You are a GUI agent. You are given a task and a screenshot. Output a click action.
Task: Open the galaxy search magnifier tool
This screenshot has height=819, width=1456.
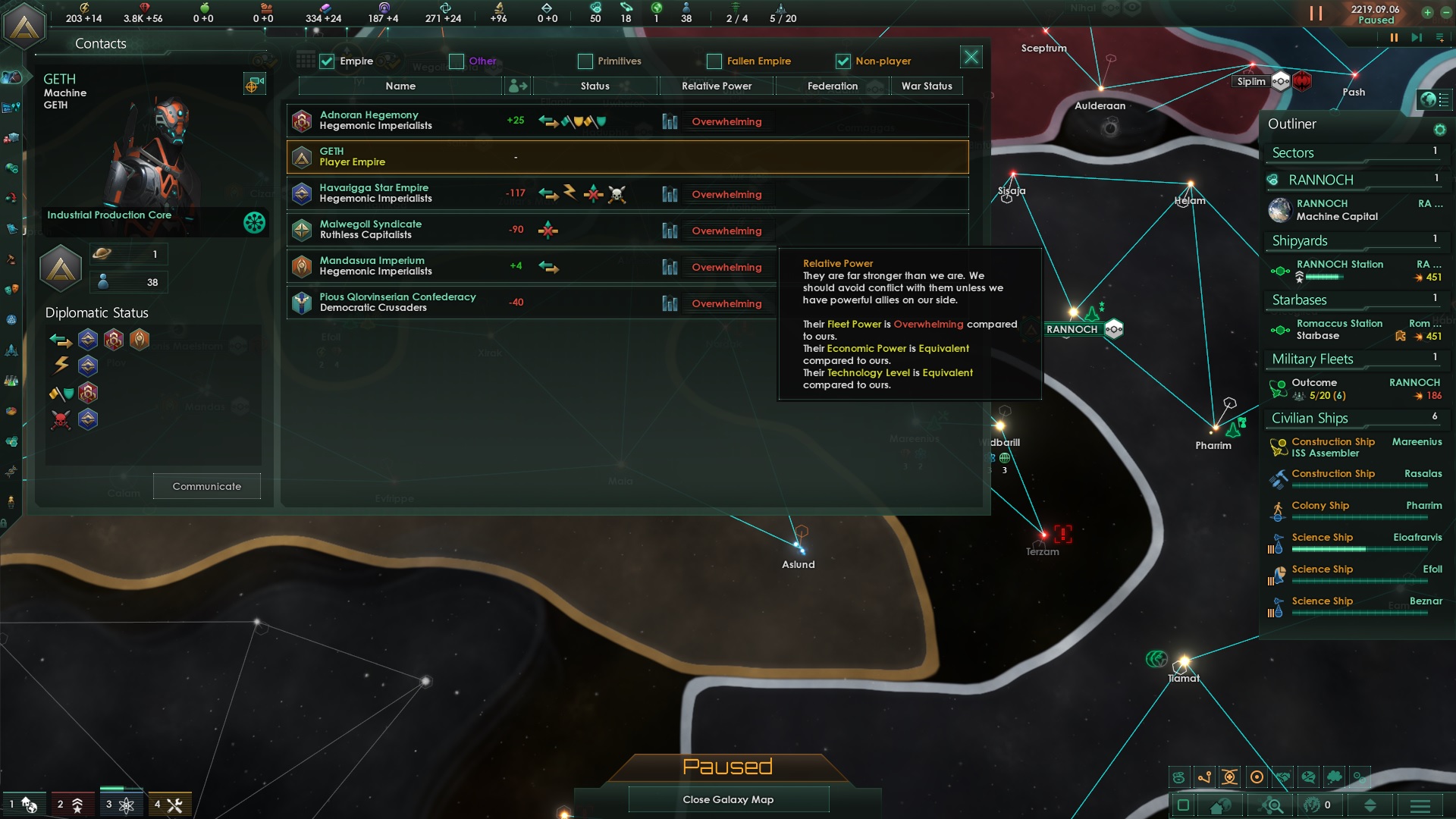click(1272, 805)
